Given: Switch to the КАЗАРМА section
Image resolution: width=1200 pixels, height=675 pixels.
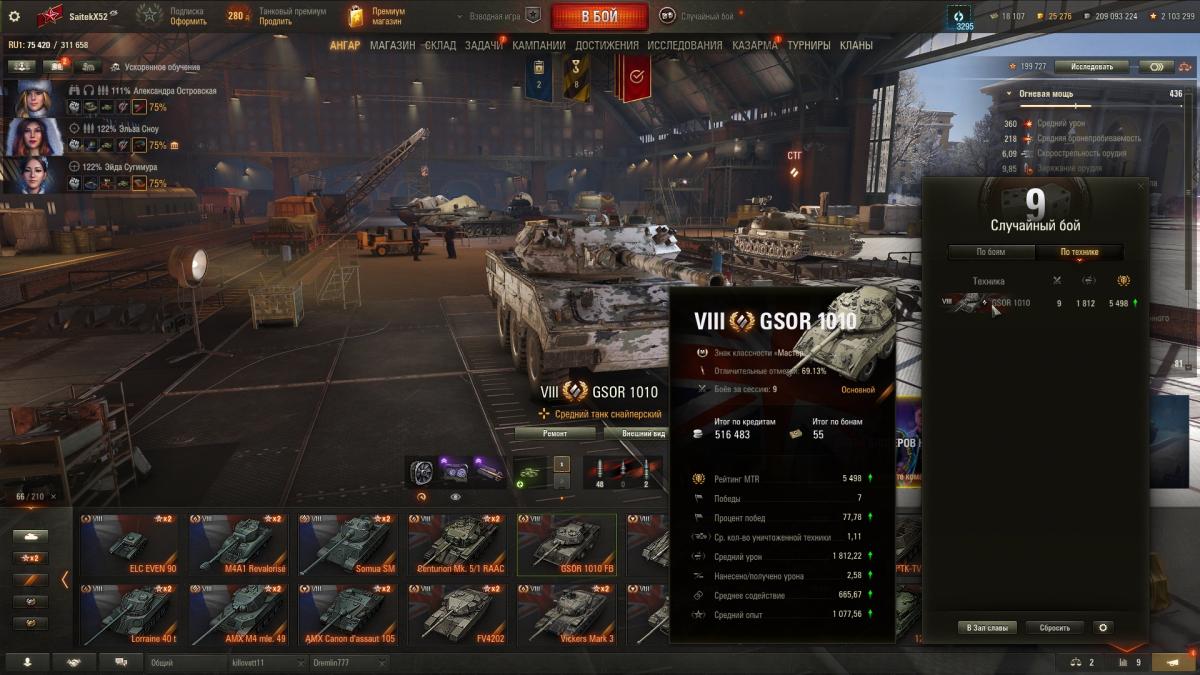Looking at the screenshot, I should (x=753, y=45).
